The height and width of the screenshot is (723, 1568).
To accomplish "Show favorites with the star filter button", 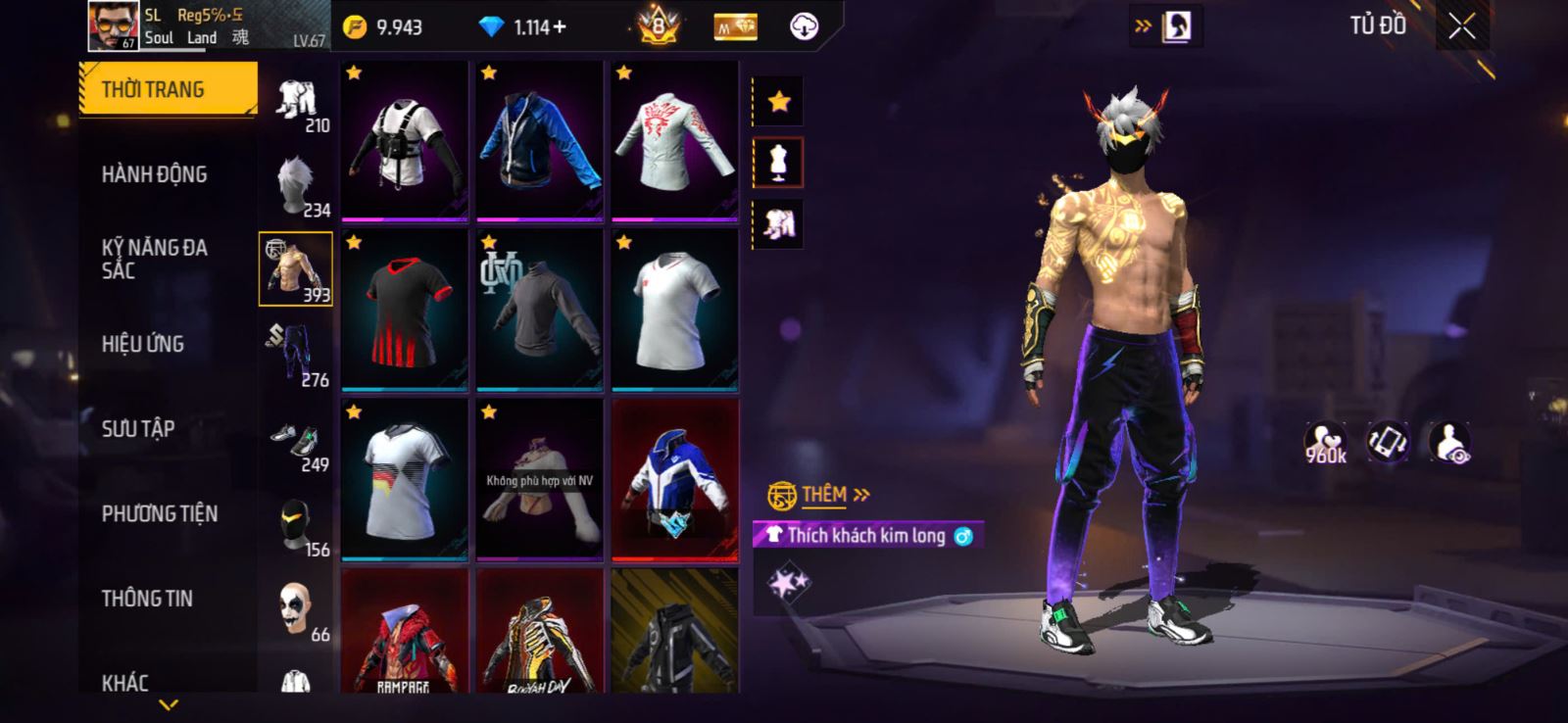I will [779, 101].
